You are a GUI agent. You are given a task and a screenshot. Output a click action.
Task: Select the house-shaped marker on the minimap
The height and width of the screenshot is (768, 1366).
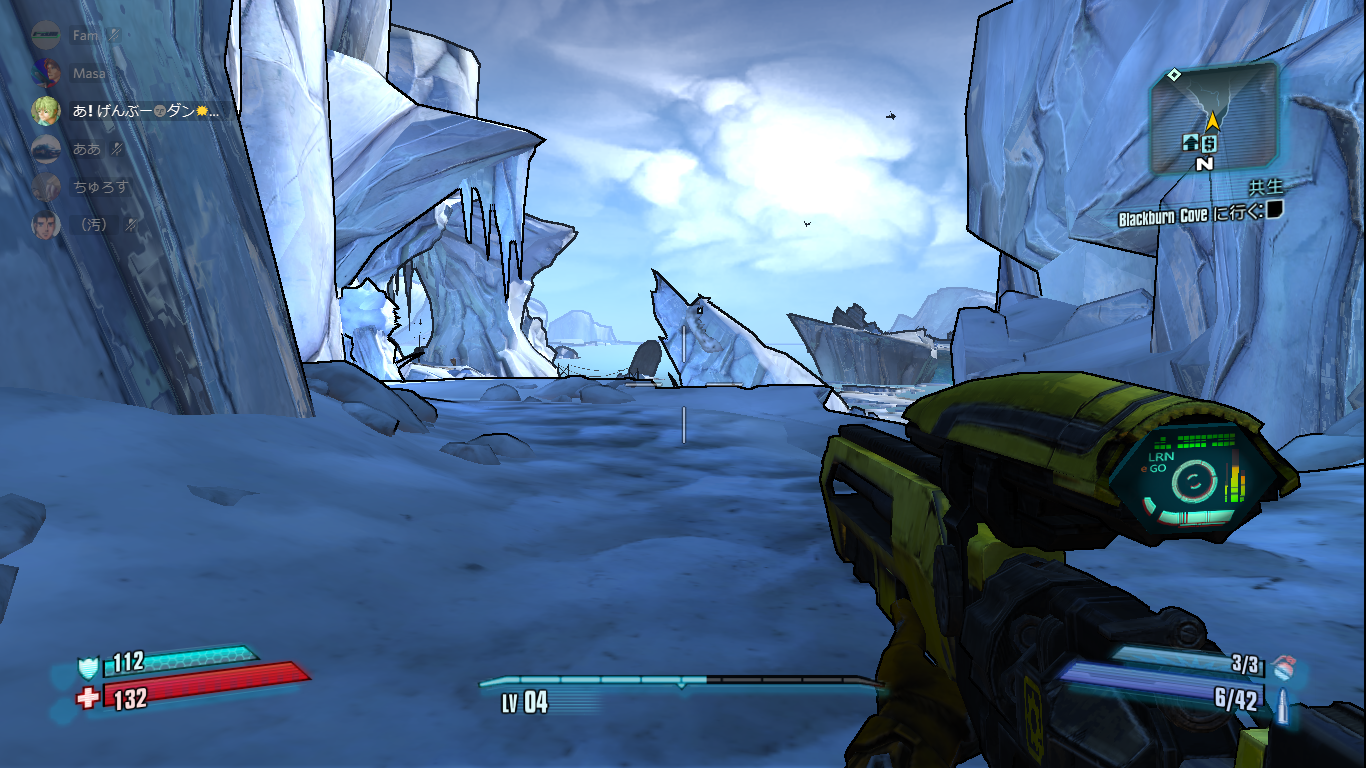[1191, 143]
